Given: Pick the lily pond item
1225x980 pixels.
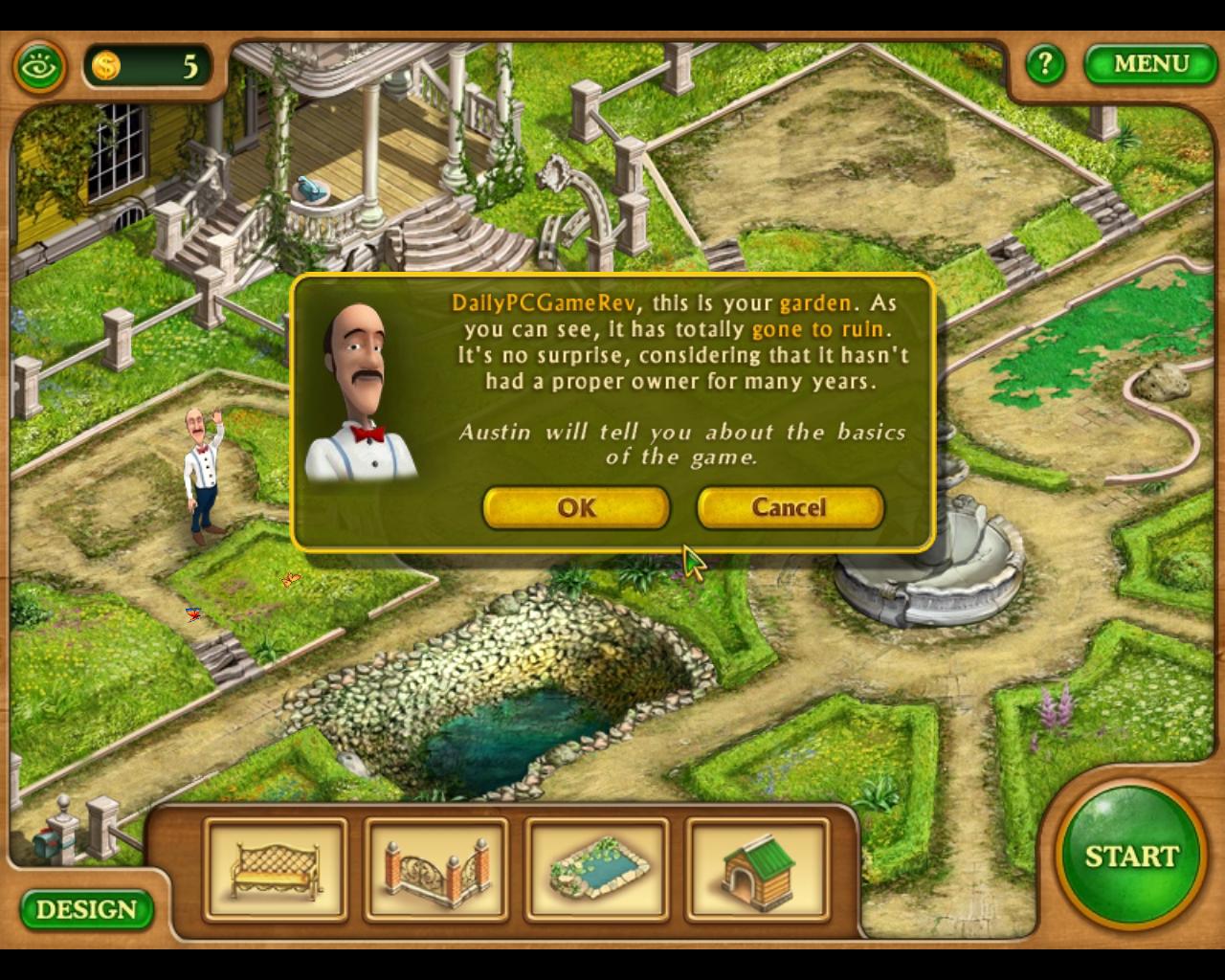Looking at the screenshot, I should click(x=597, y=869).
